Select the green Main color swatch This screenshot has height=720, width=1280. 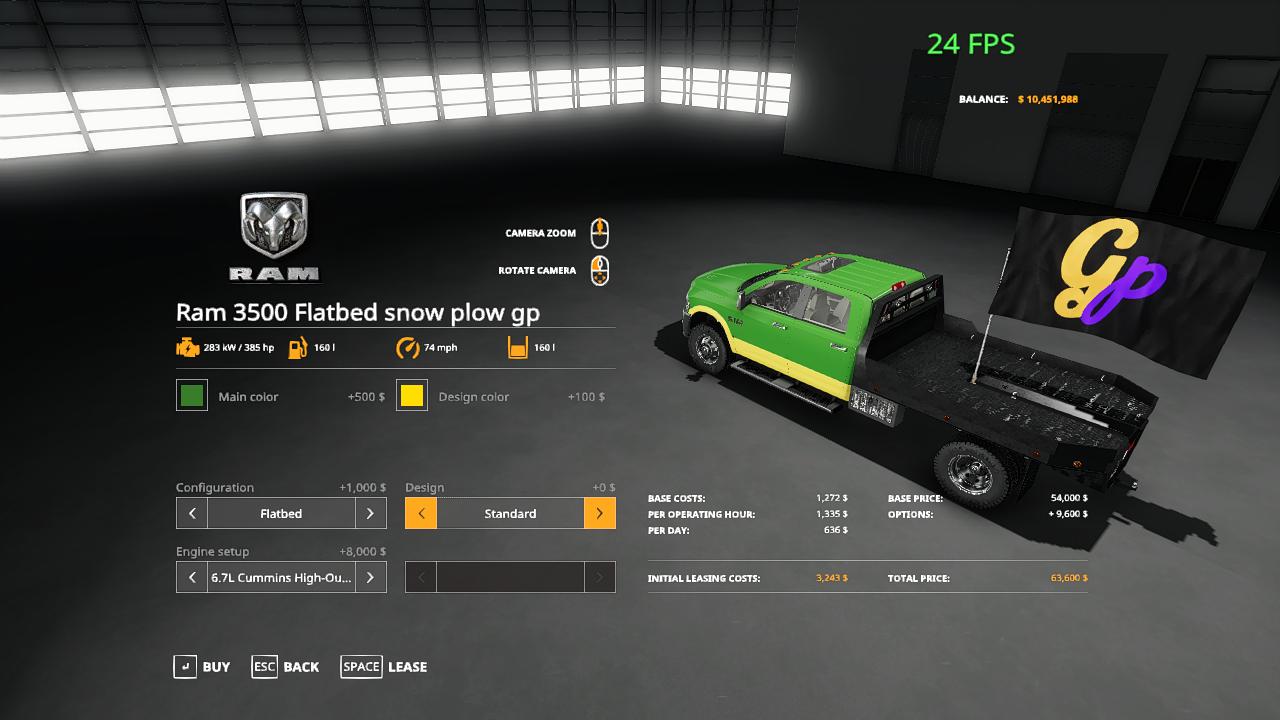pyautogui.click(x=192, y=395)
